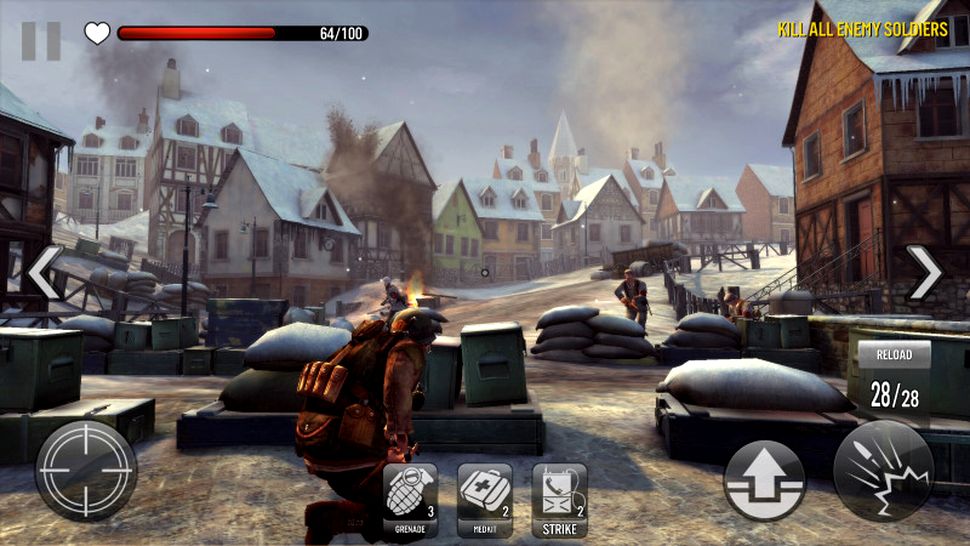Screen dimensions: 970x546
Task: Tap the crosshair aim button
Action: click(85, 470)
